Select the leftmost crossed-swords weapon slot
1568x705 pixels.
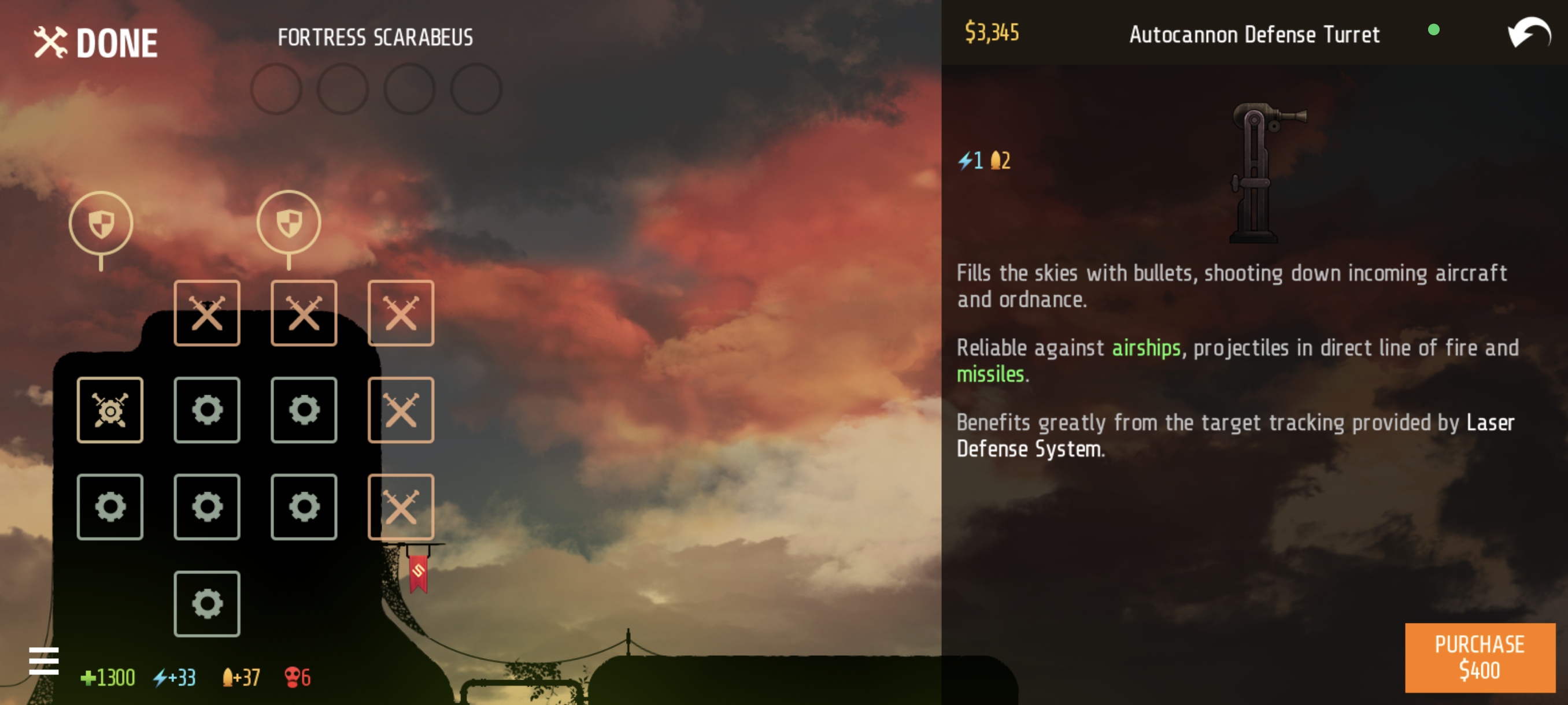207,313
